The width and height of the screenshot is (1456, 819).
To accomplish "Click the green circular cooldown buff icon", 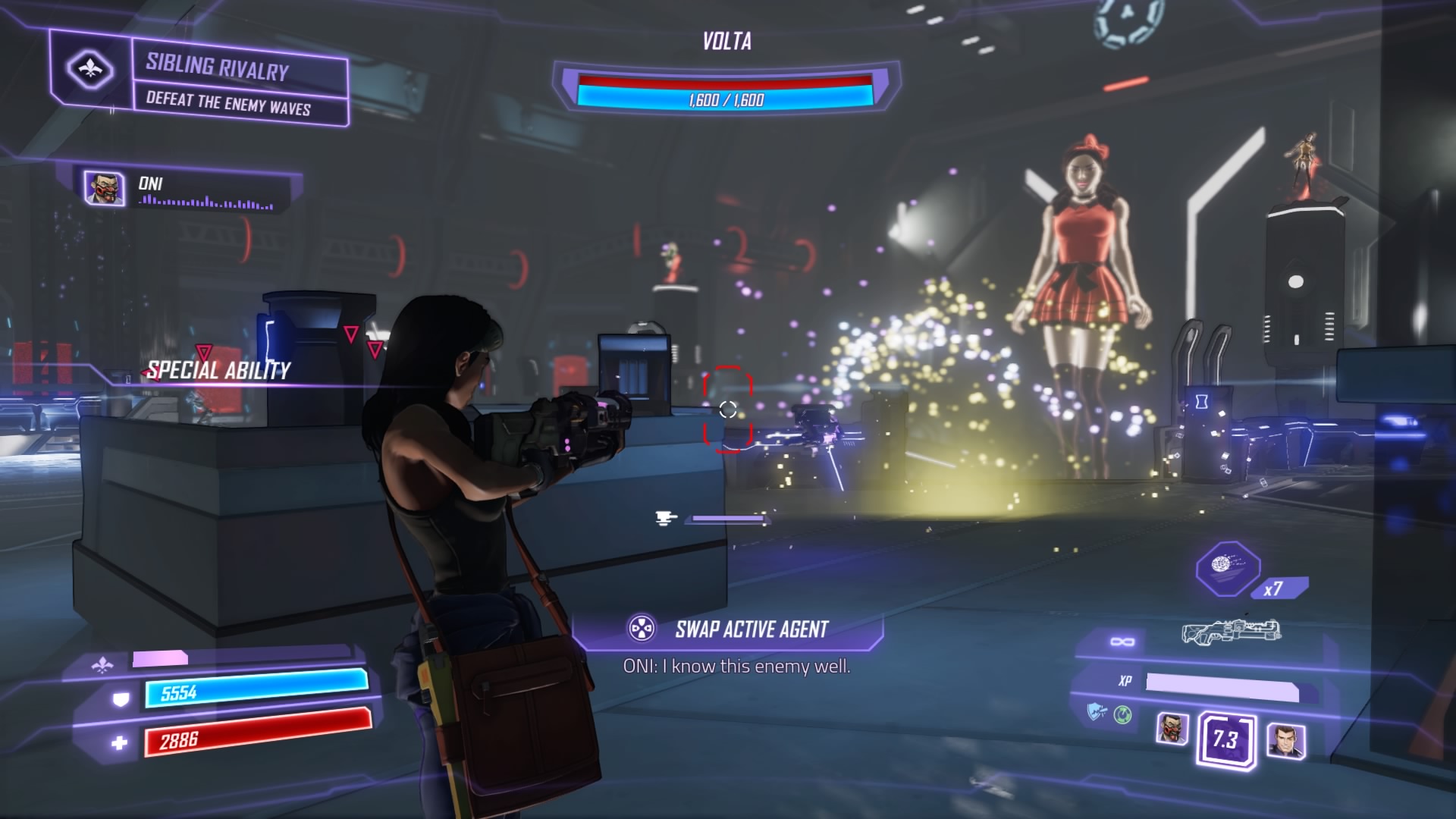I will [x=1122, y=714].
